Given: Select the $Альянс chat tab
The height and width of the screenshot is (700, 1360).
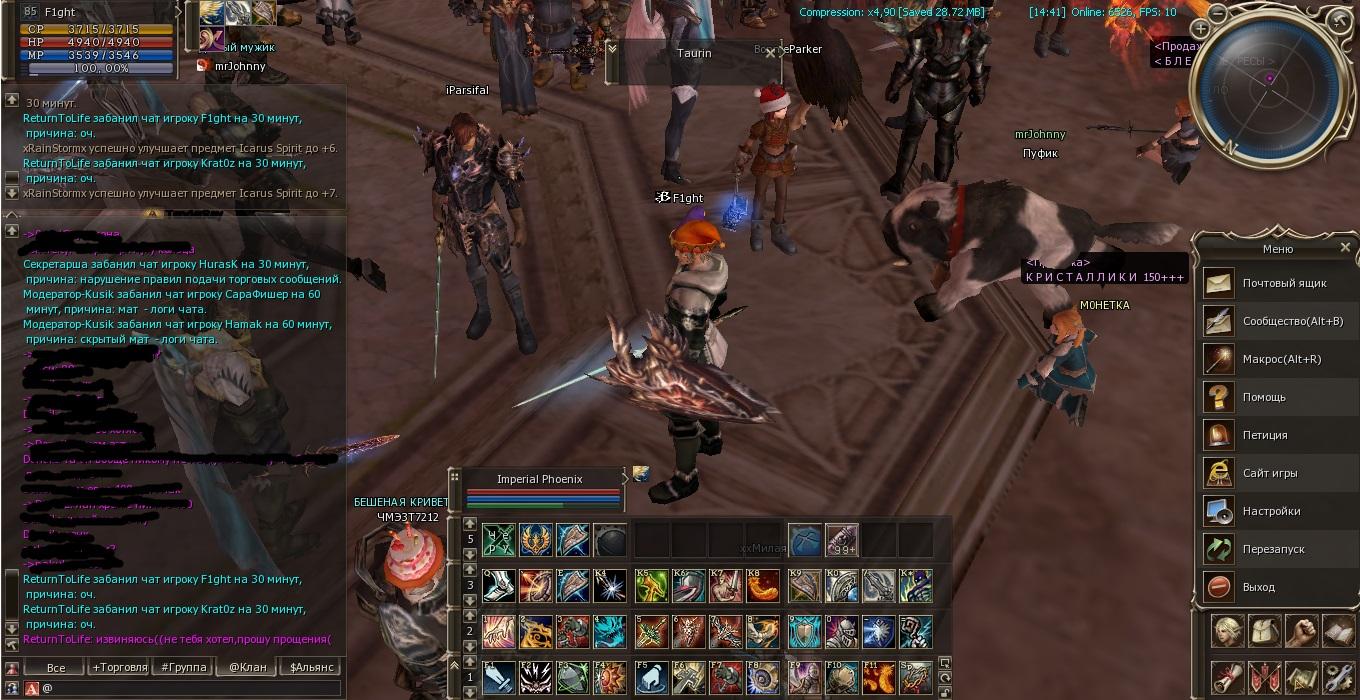Looking at the screenshot, I should [311, 667].
